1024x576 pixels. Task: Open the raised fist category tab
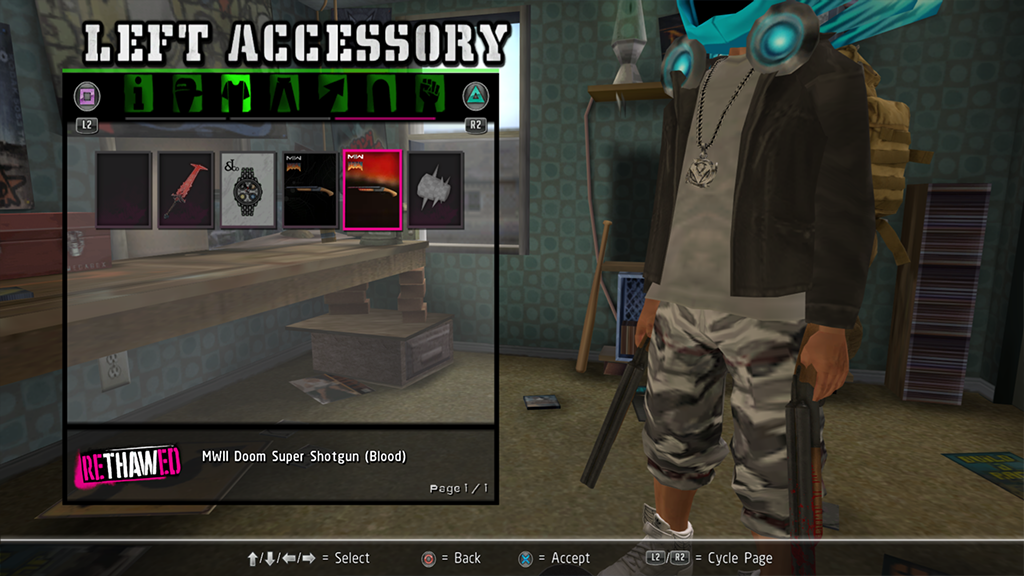pos(430,95)
